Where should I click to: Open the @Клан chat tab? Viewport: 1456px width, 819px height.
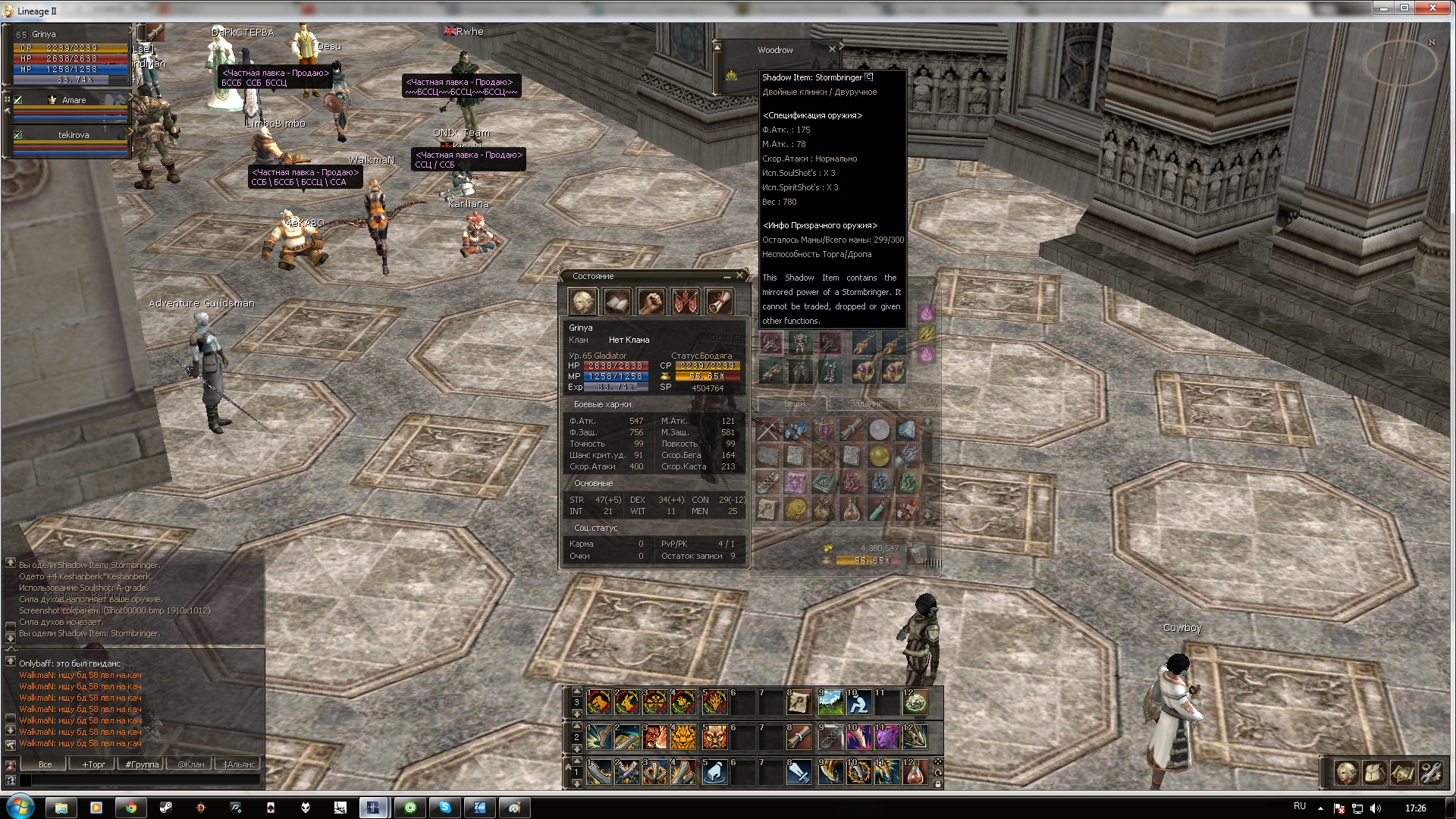191,764
